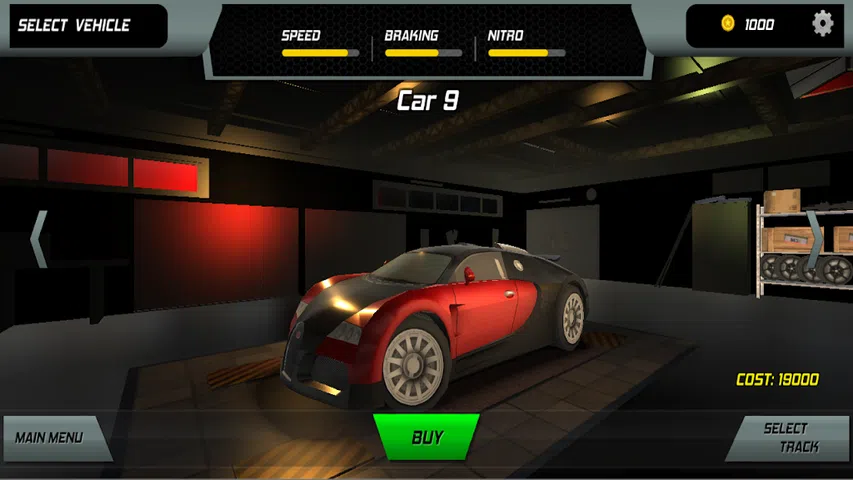Show the previous car with left arrow
Viewport: 853px width, 480px height.
tap(39, 239)
